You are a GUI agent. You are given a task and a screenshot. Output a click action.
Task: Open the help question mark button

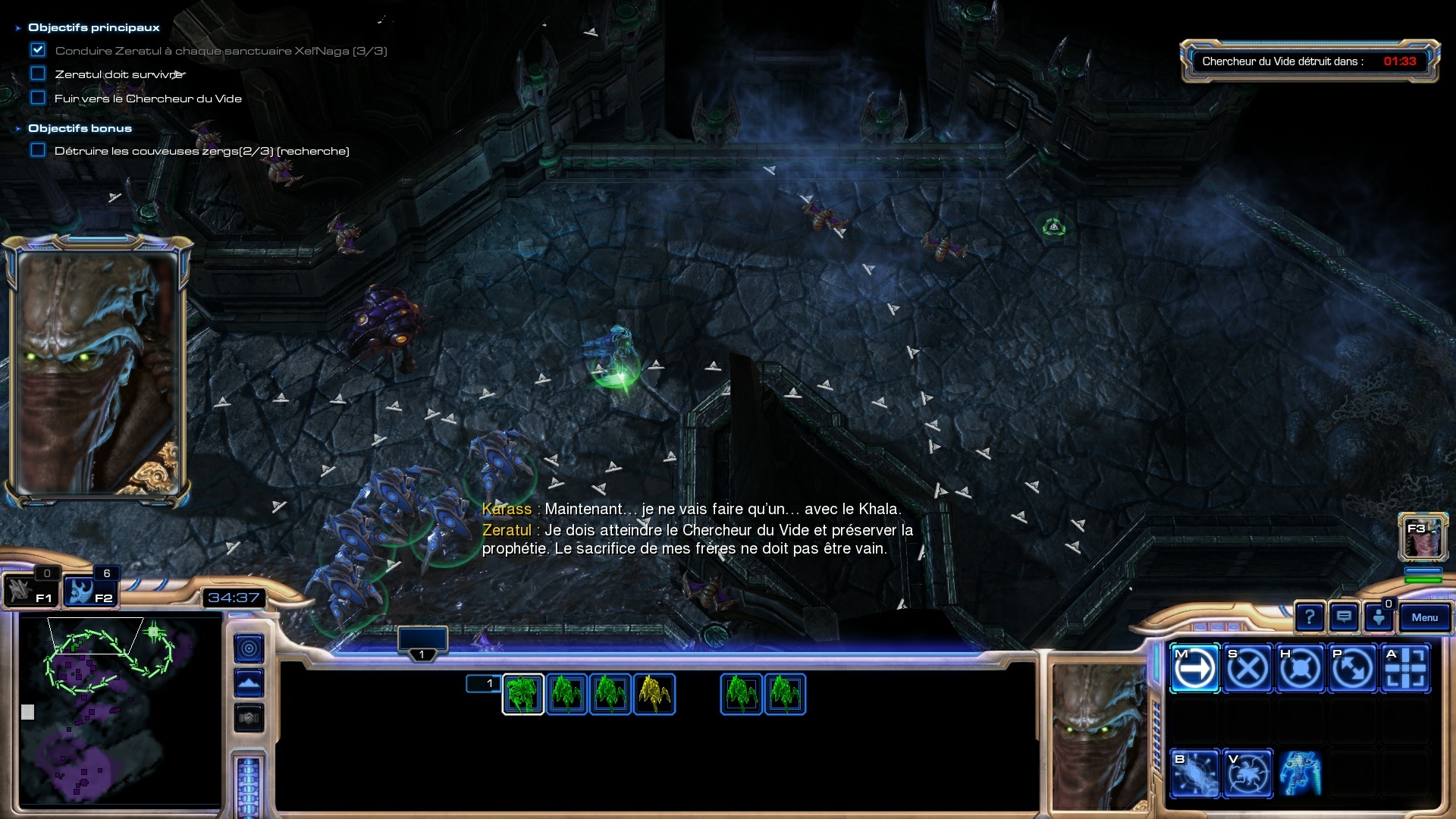pyautogui.click(x=1310, y=617)
